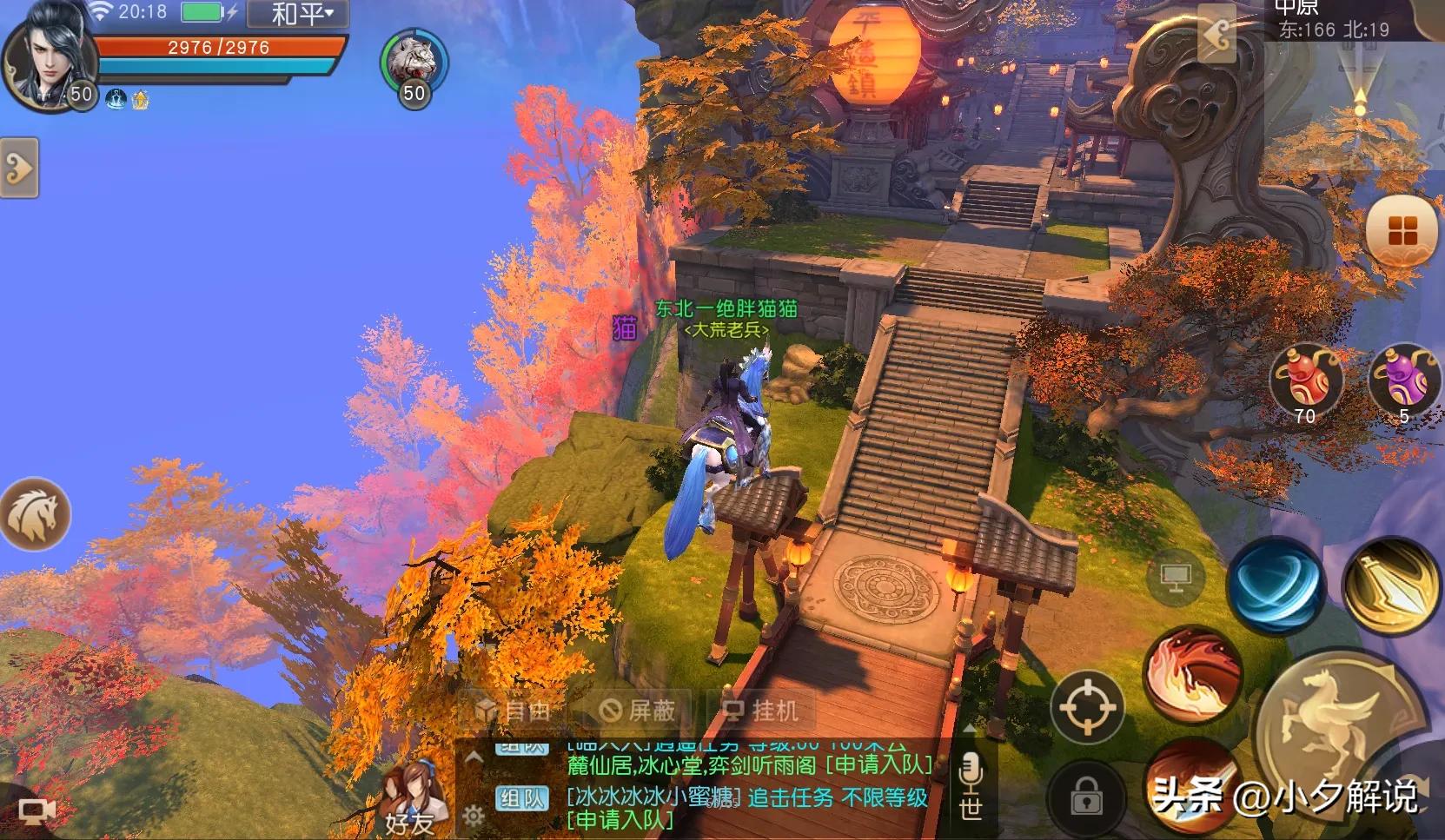Open the video camera recording icon
The image size is (1445, 840).
coord(36,811)
